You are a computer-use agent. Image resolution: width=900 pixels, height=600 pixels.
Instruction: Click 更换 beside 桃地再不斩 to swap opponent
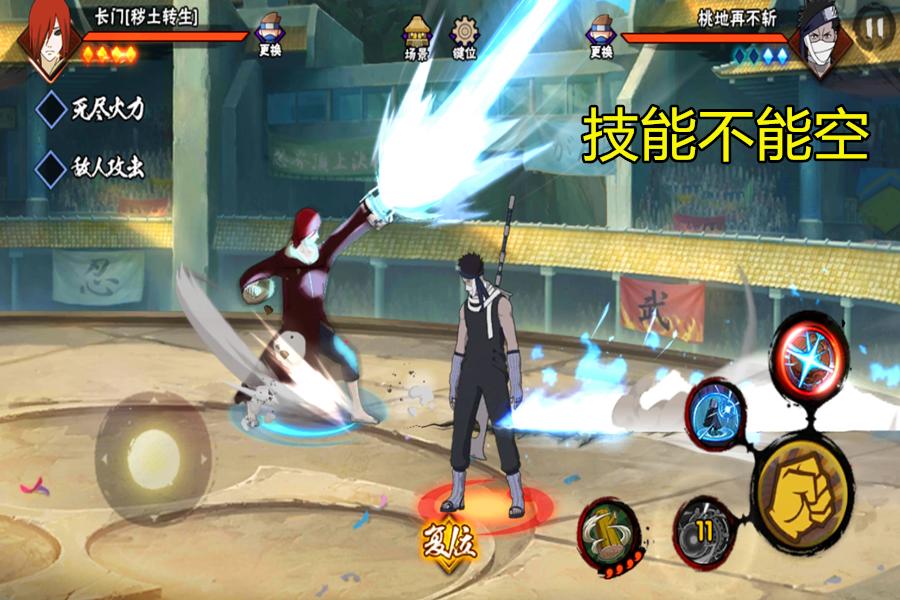(x=600, y=35)
